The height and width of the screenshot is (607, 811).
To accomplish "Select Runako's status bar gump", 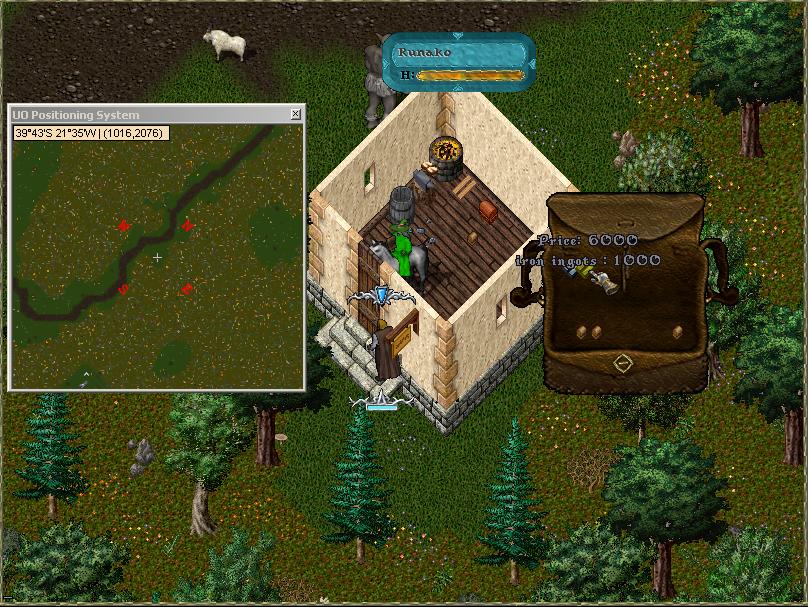I will 461,62.
